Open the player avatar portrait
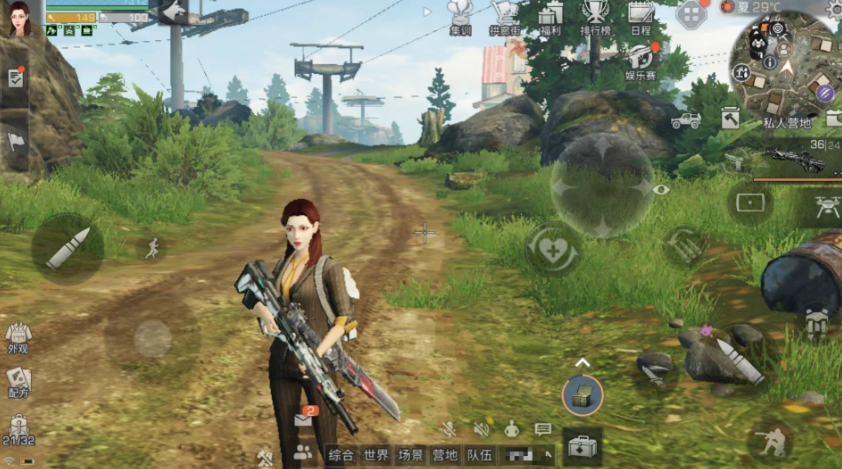 point(19,18)
